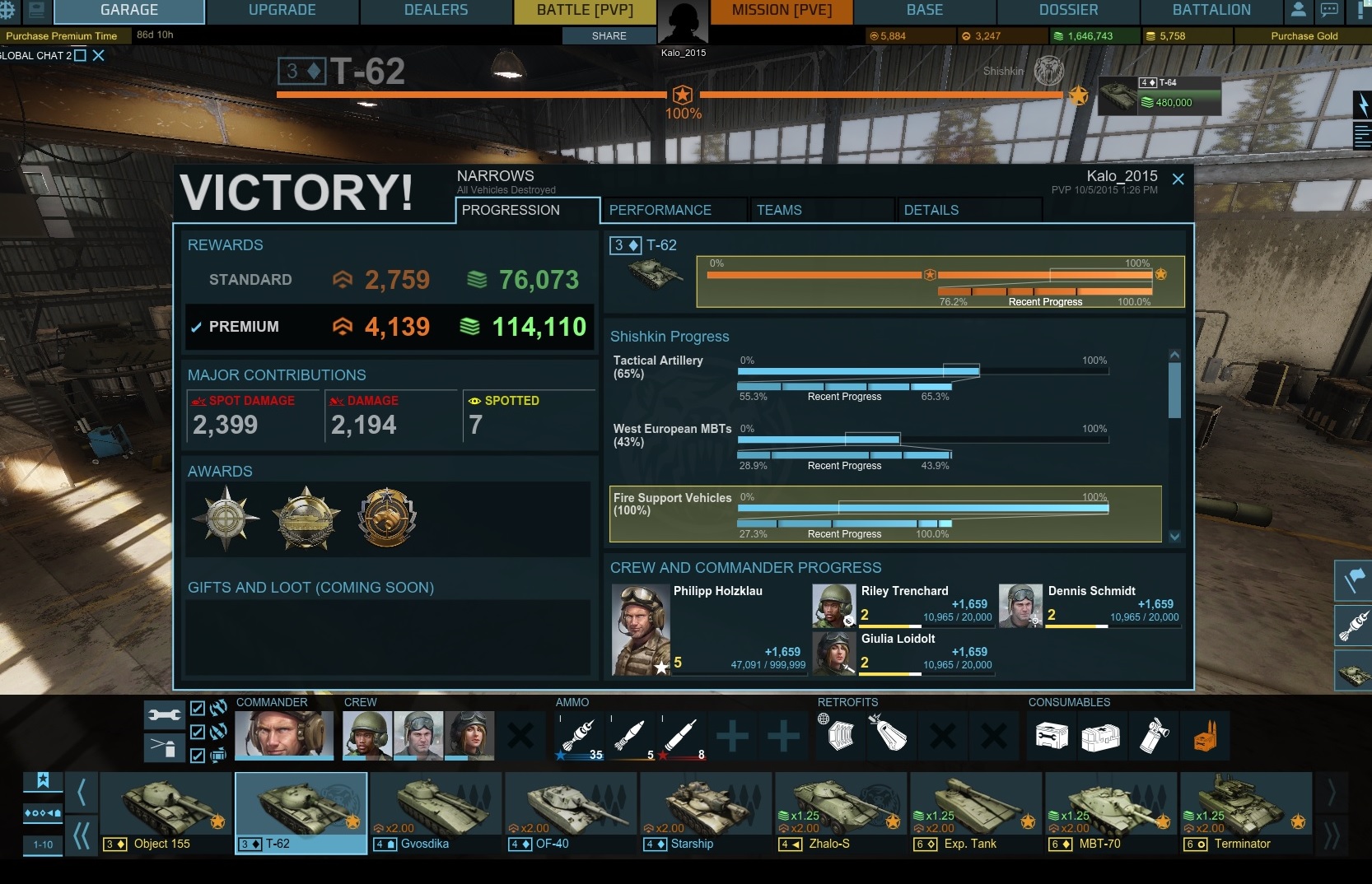Select the Premium rewards row
1372x884 pixels.
[x=389, y=327]
